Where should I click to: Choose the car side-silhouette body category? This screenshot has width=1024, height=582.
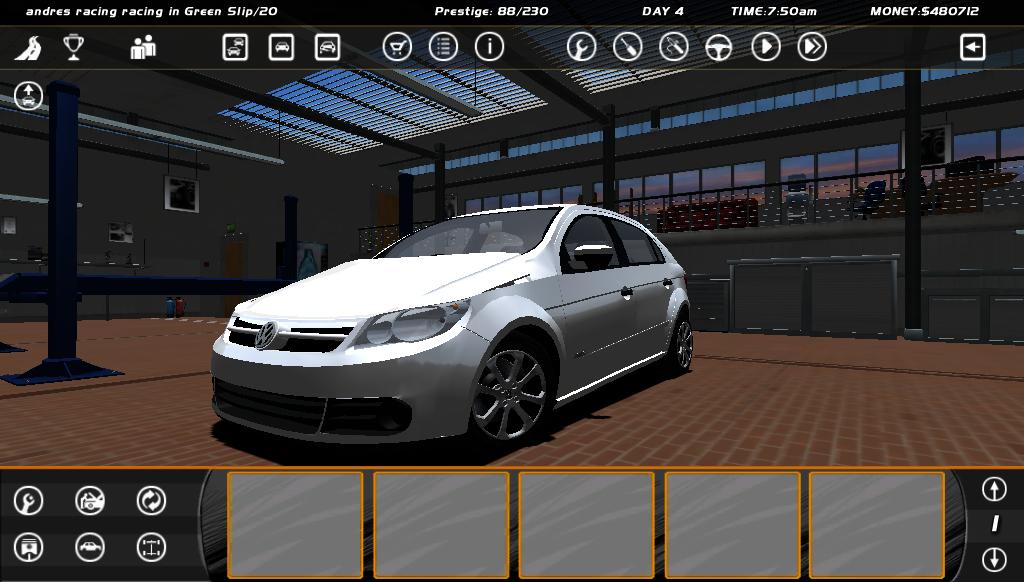coord(90,547)
